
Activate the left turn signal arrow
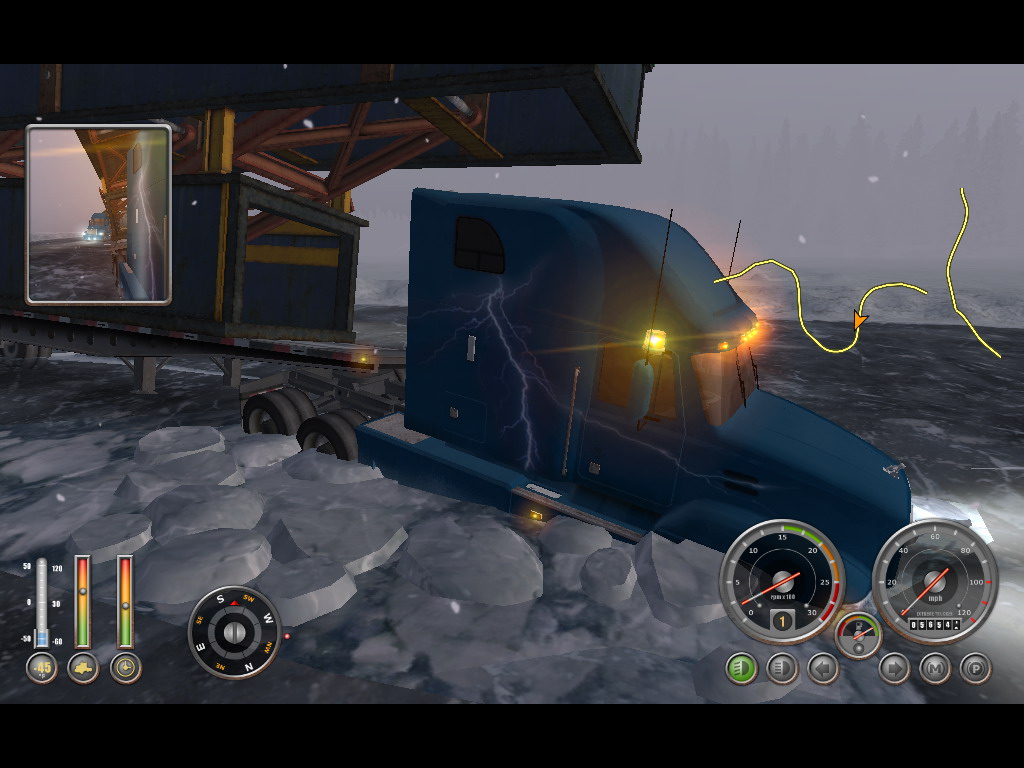[x=822, y=668]
